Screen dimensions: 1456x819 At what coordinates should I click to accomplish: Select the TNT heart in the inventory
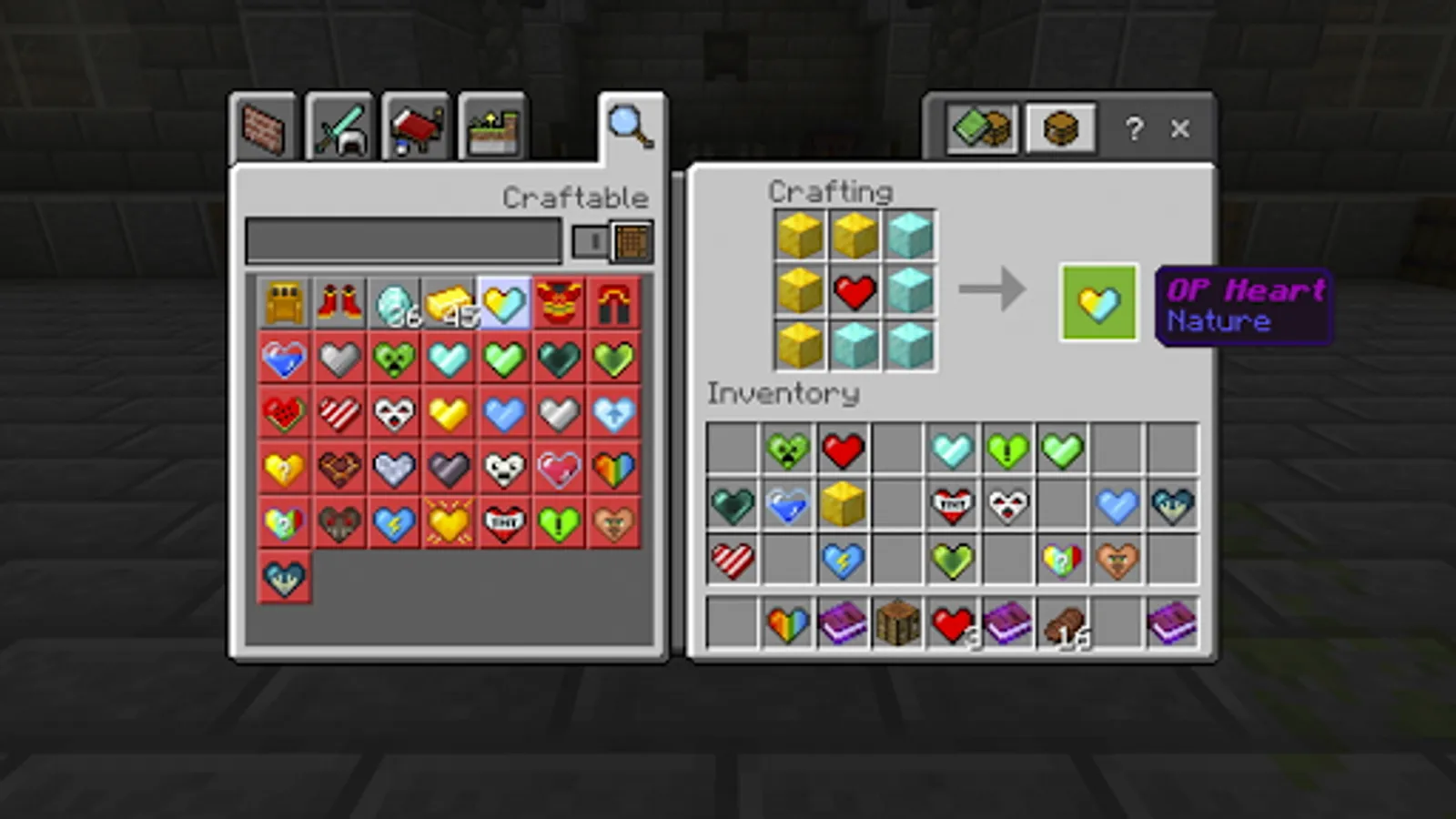tap(952, 504)
